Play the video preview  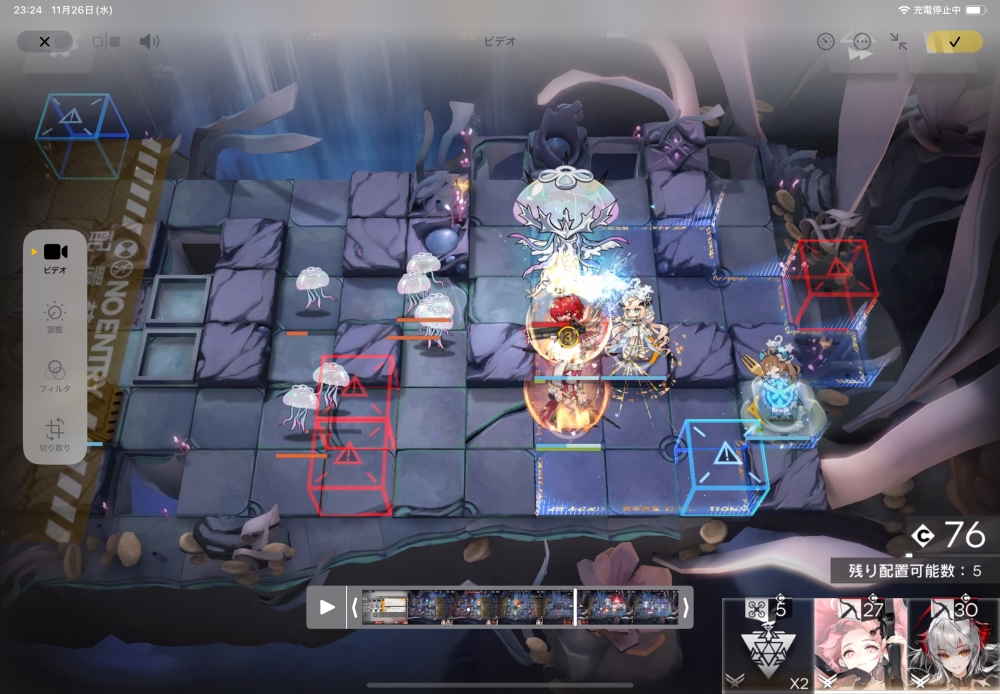[x=327, y=607]
